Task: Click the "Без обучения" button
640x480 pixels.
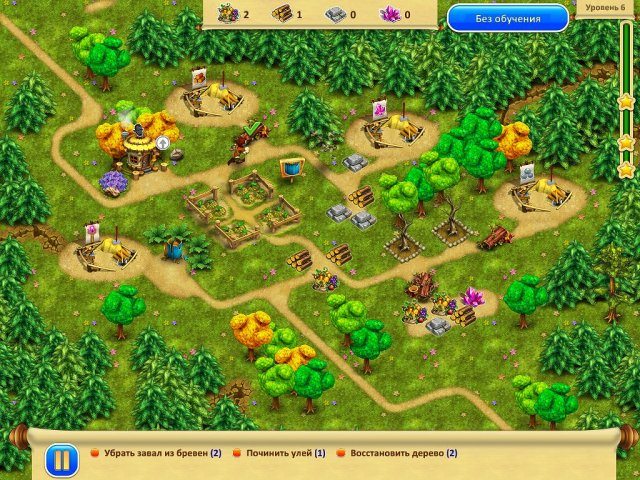Action: click(507, 17)
